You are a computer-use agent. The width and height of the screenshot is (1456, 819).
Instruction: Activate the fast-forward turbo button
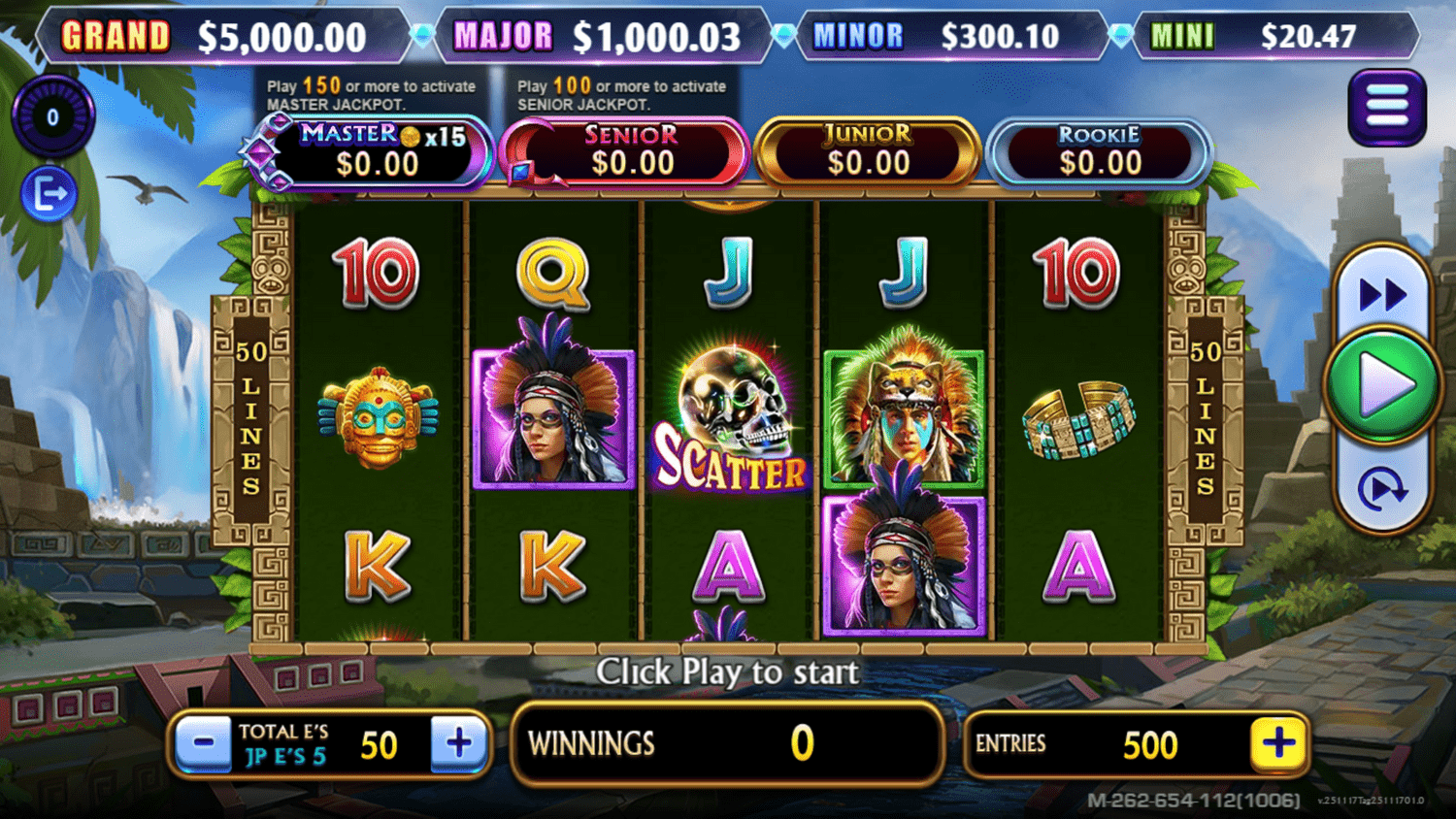point(1382,294)
